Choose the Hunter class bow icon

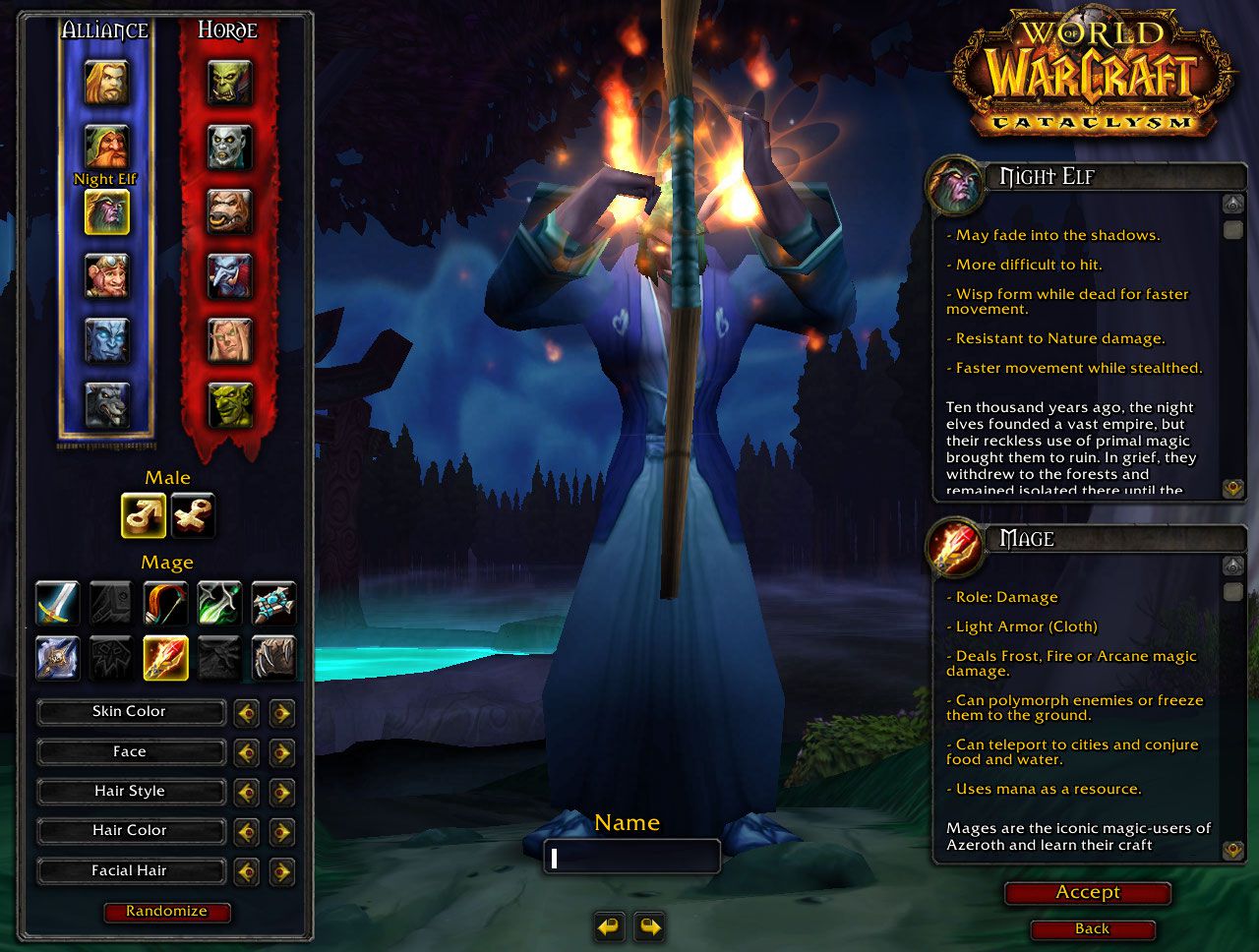point(165,603)
